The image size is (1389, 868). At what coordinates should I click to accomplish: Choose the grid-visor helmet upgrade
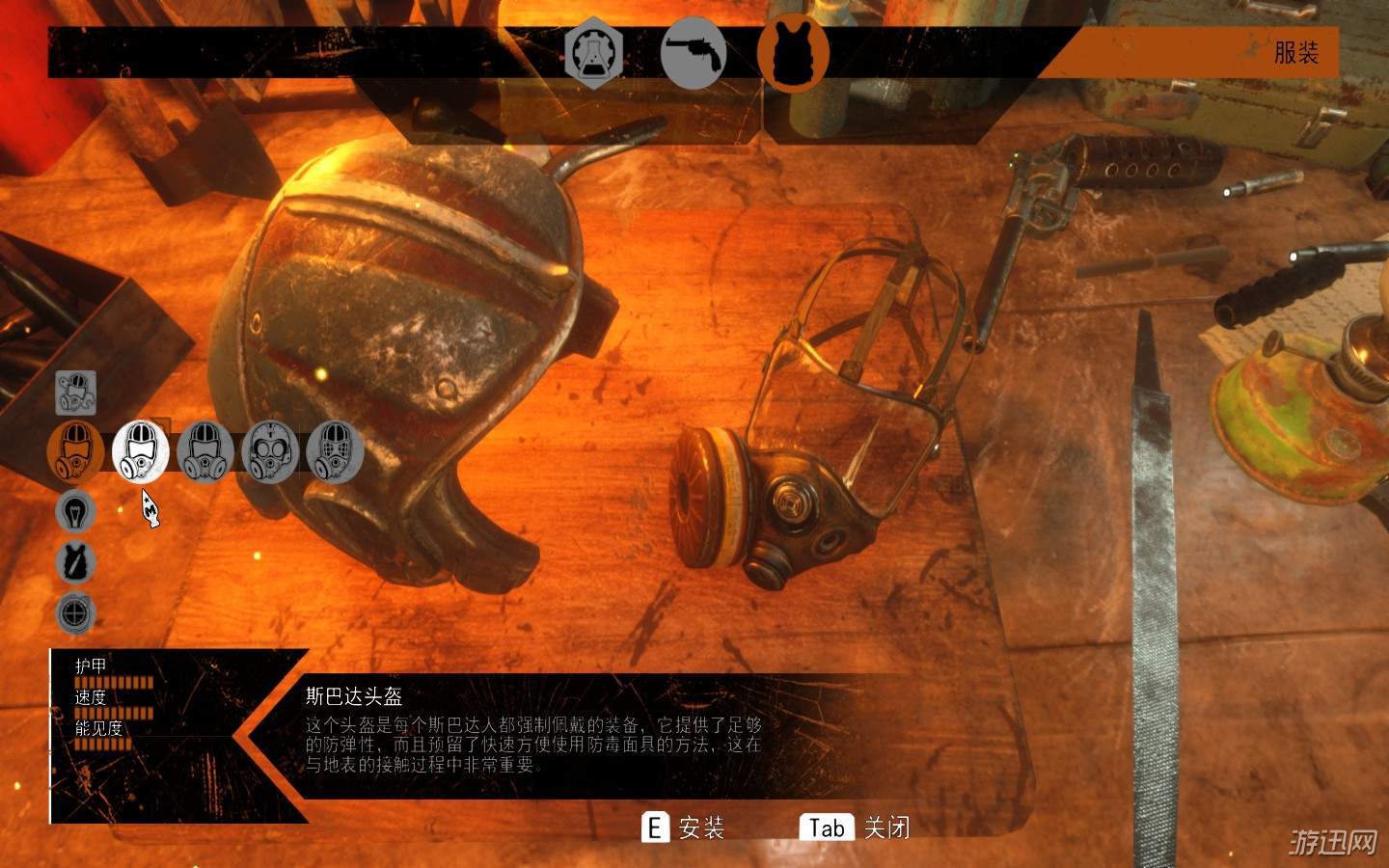click(x=335, y=450)
